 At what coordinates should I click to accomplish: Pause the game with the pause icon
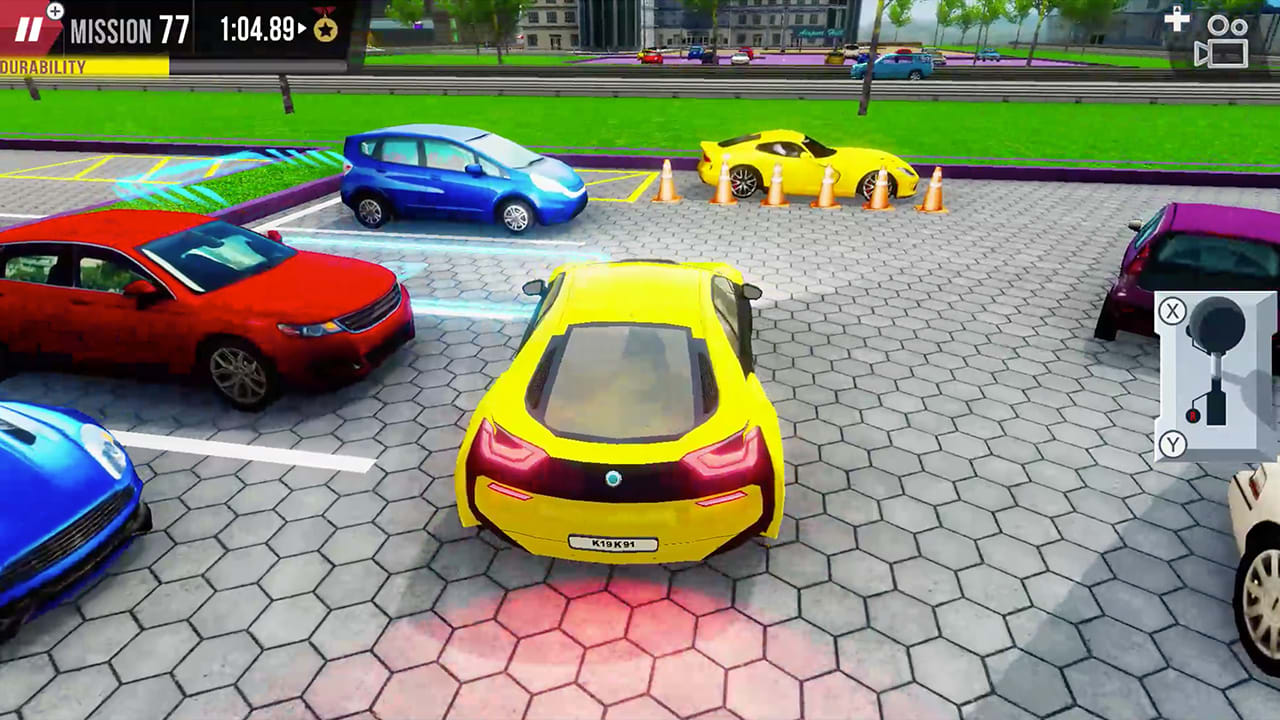tap(28, 30)
